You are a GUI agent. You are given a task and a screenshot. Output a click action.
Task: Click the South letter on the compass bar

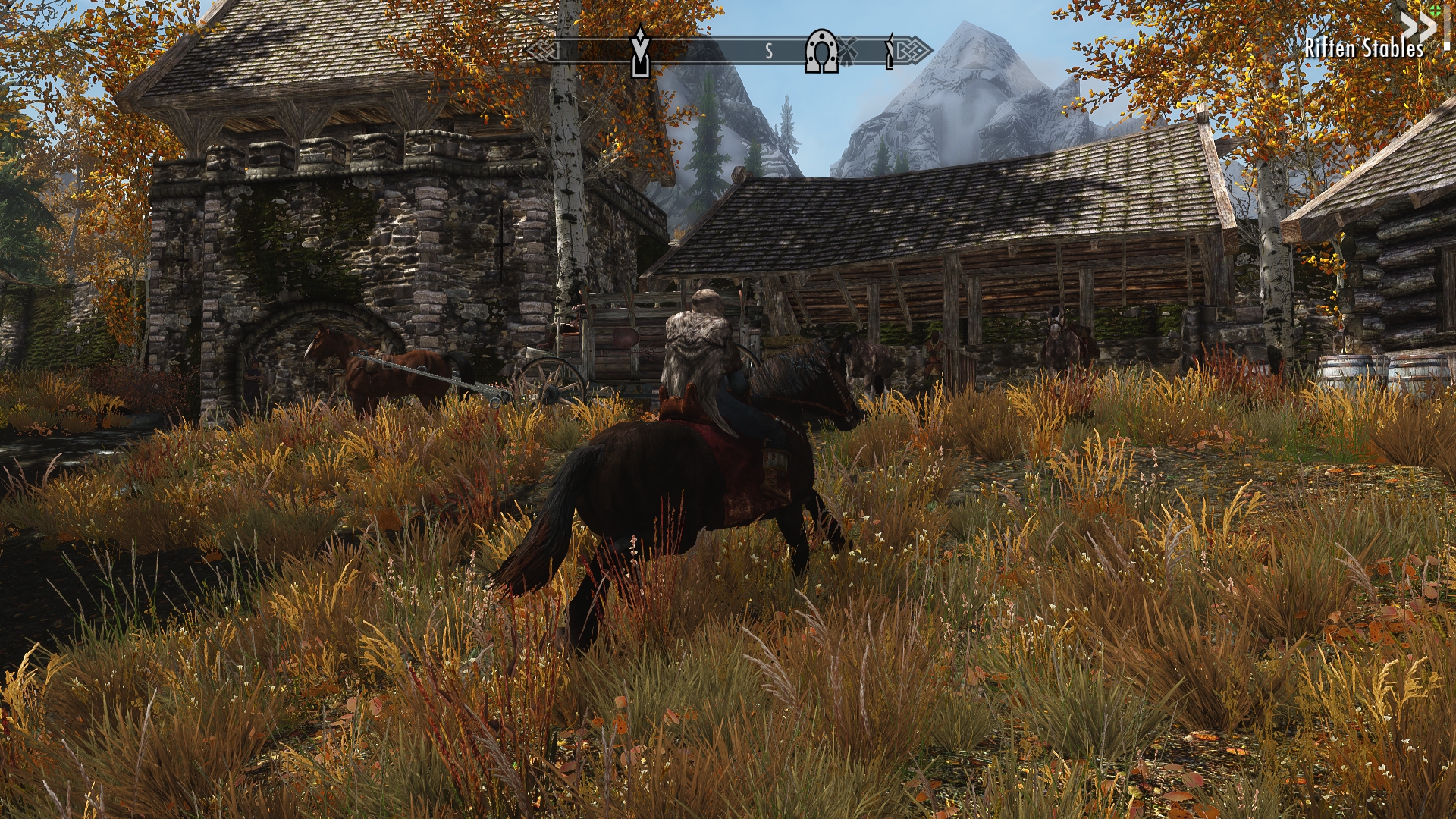click(768, 51)
